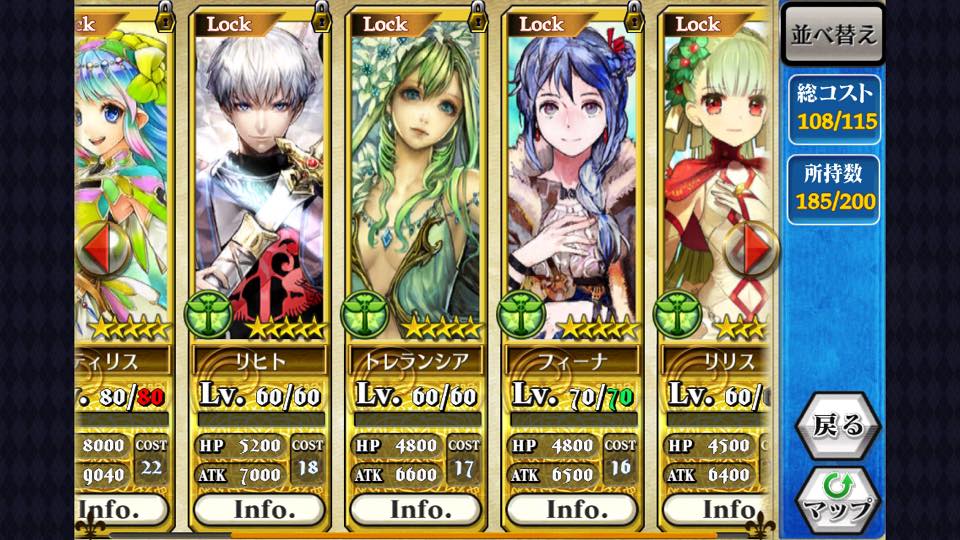The width and height of the screenshot is (960, 540).
Task: View Info for フィーナ
Action: click(572, 509)
